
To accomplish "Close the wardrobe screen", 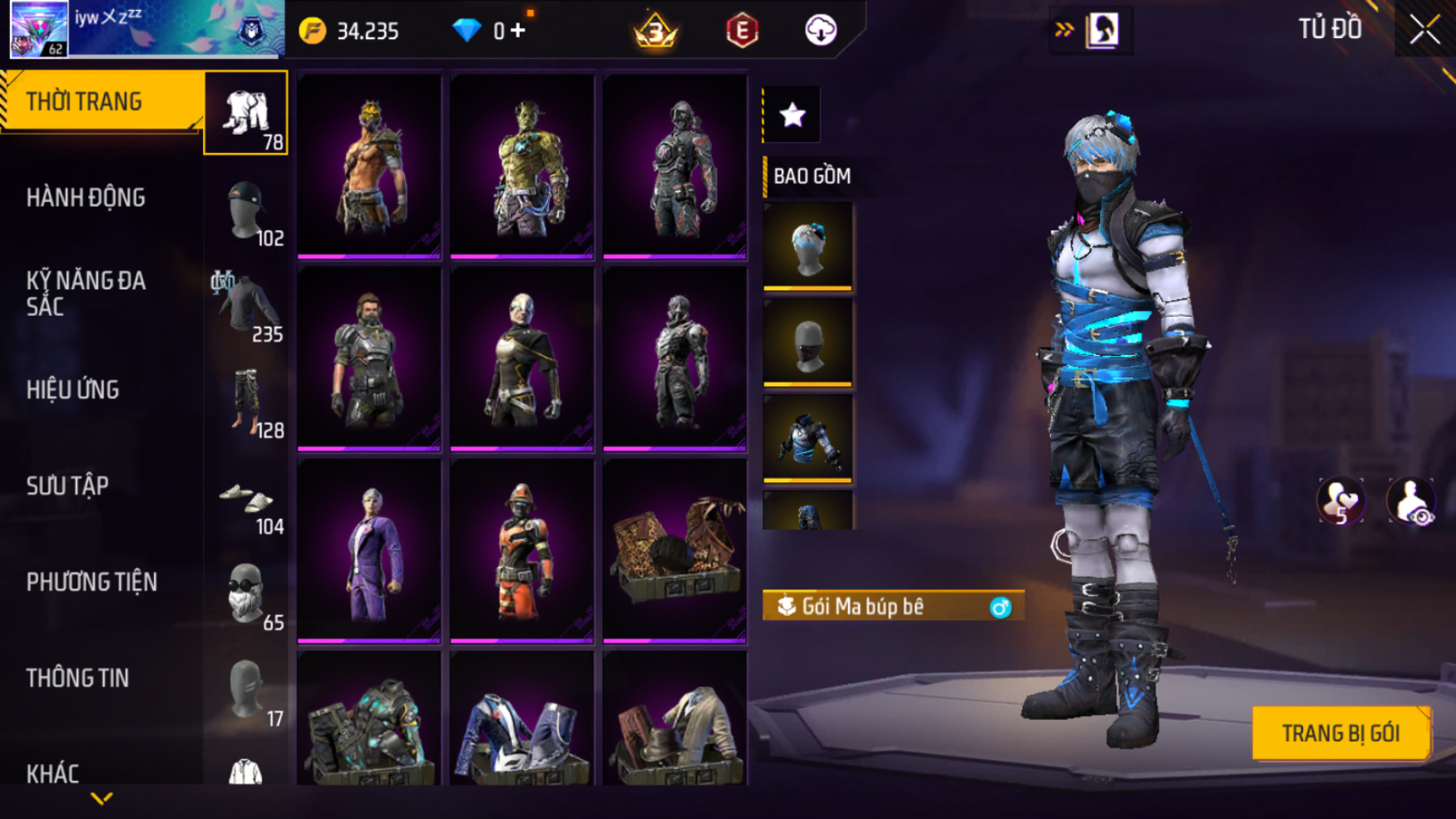I will coord(1424,30).
